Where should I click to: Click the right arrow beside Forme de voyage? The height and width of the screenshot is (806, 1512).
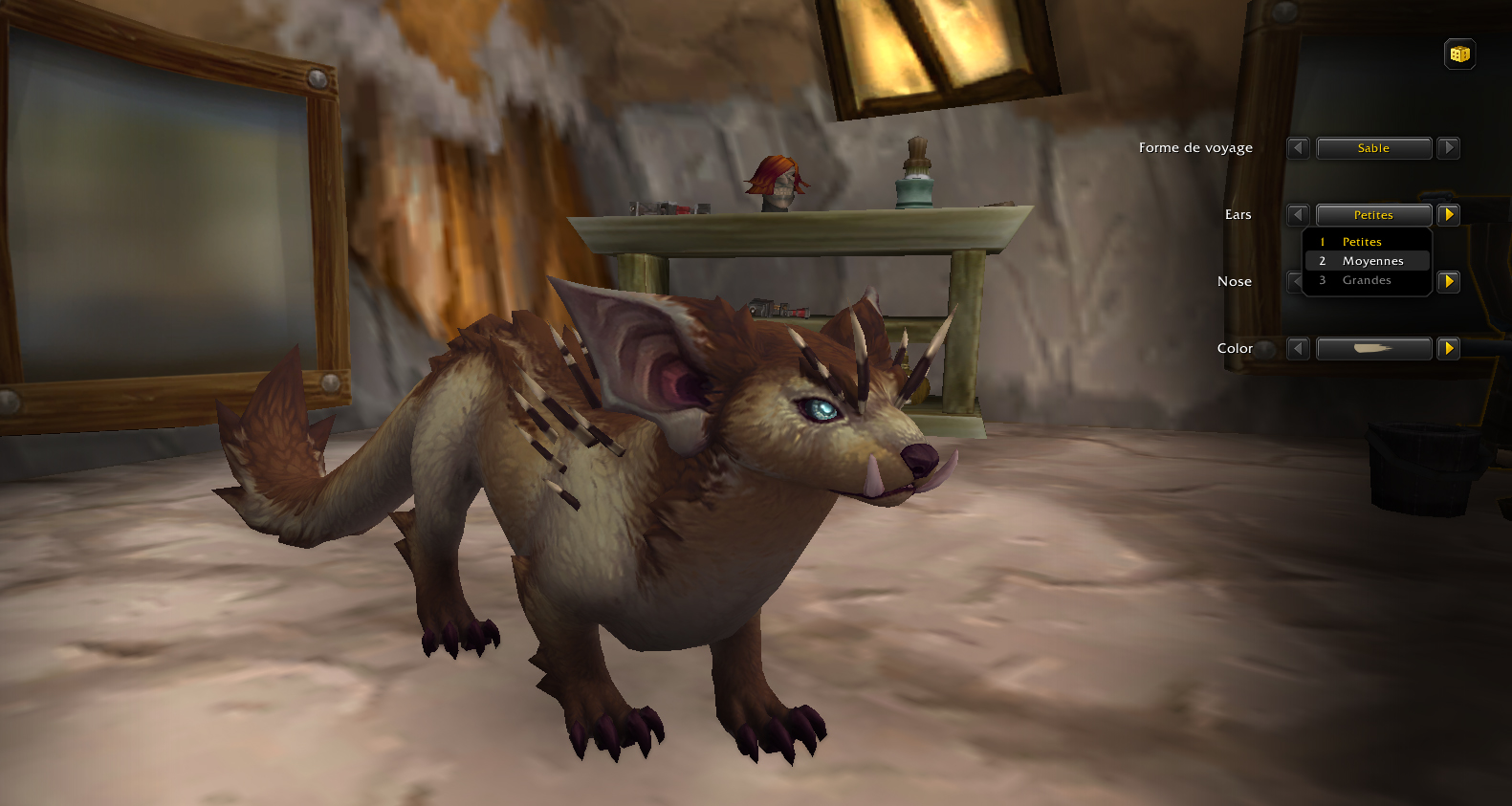[x=1448, y=148]
